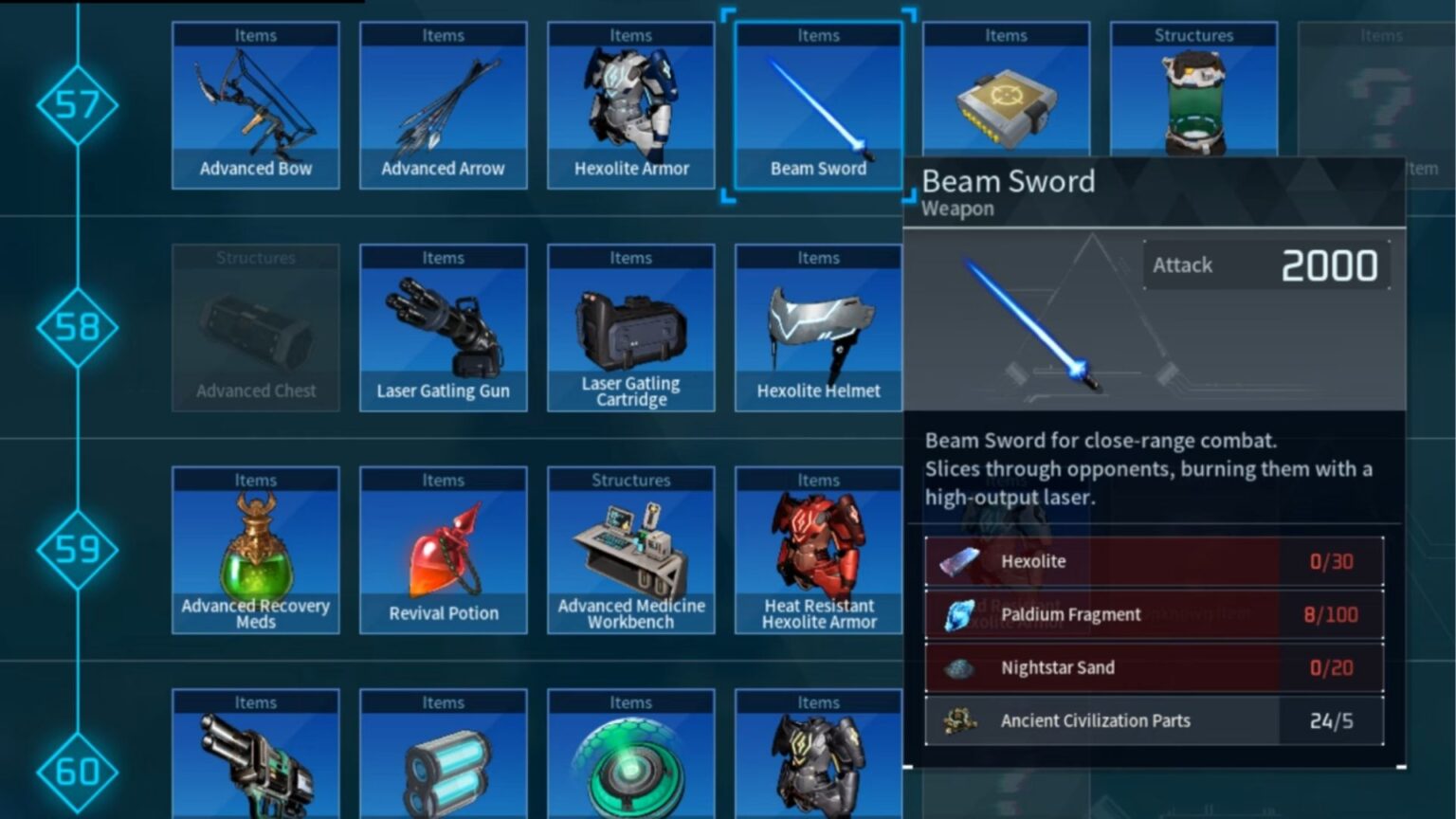
Task: Select the Heat Resistant Hexolite Armor
Action: coord(817,550)
